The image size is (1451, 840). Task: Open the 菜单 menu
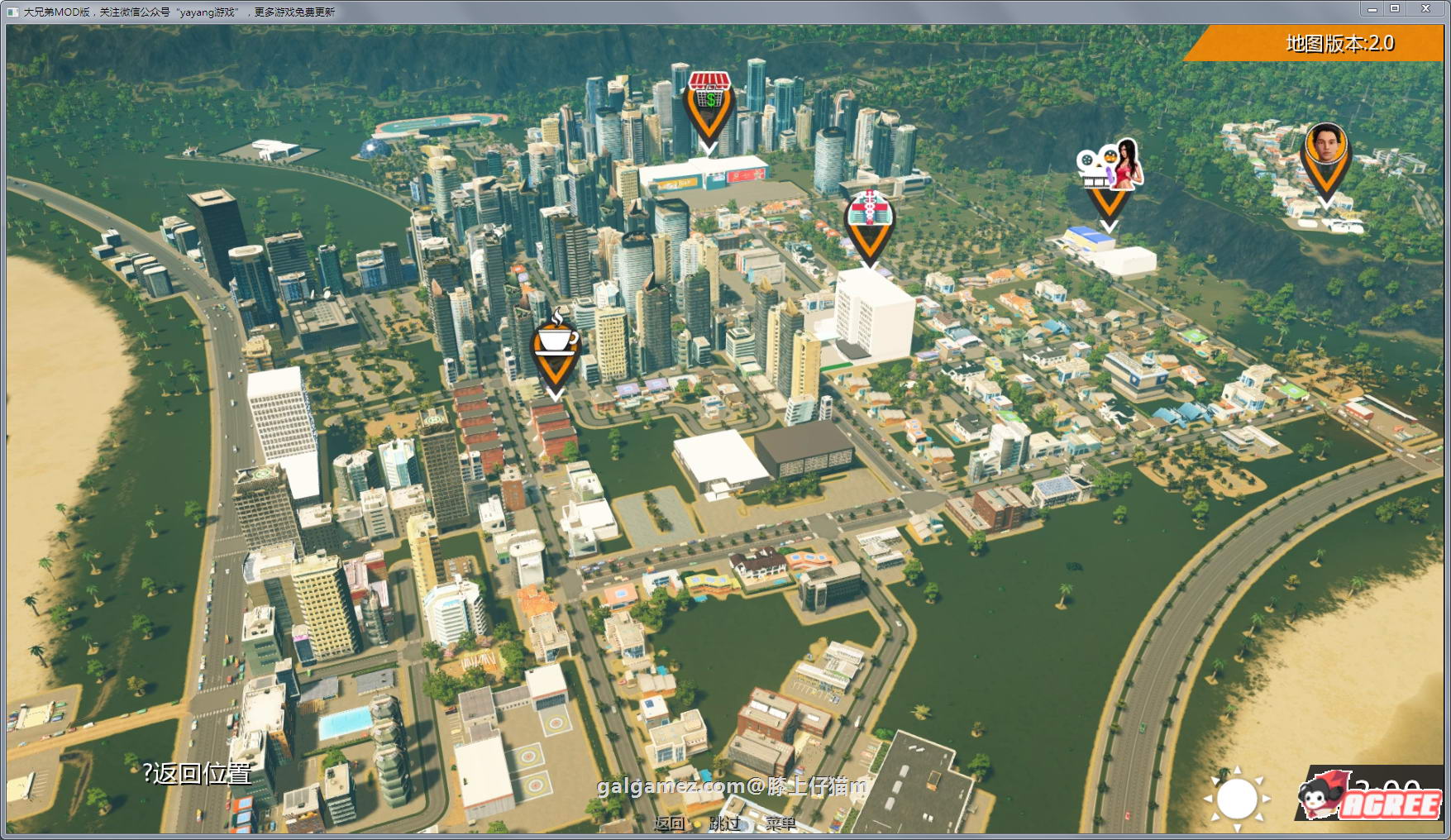[x=780, y=823]
